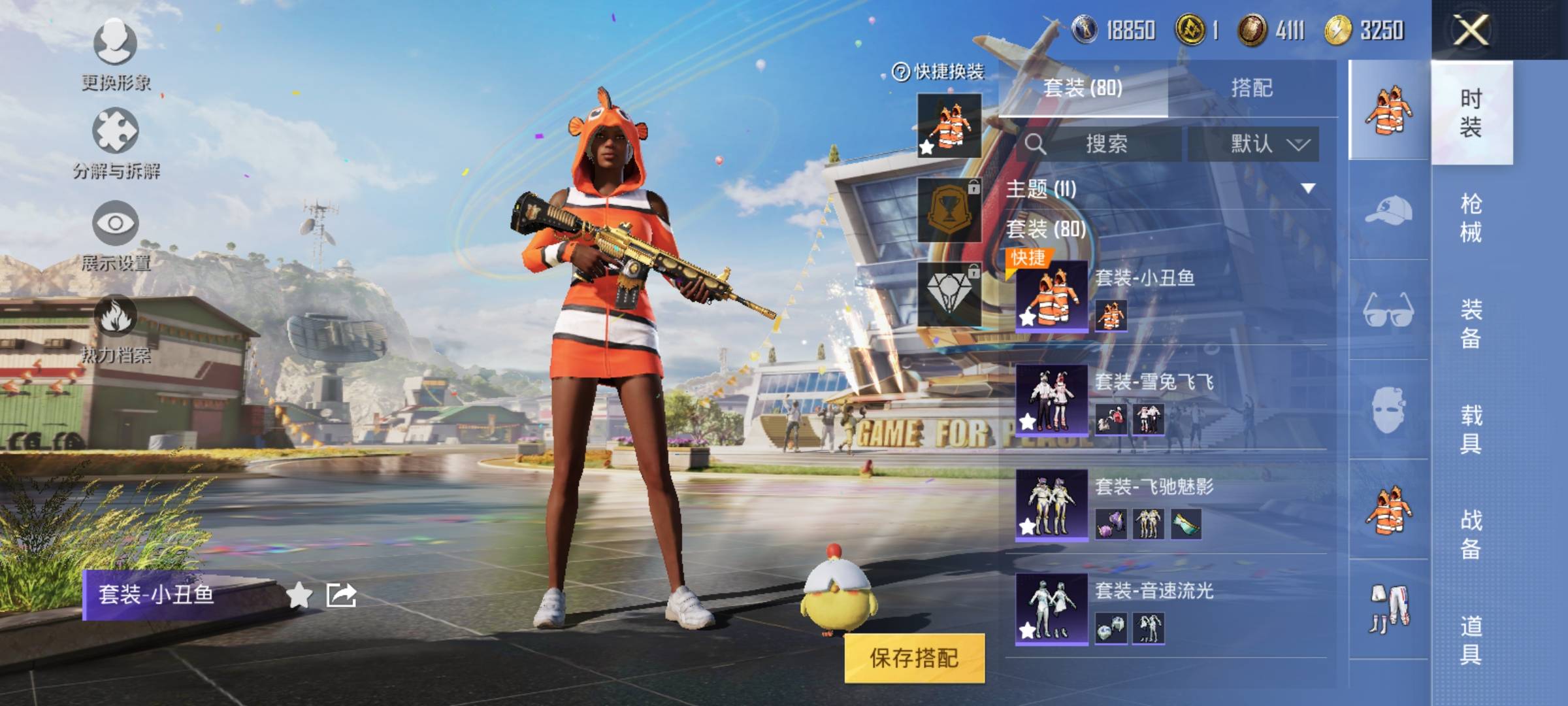Switch to the 搭配 tab
1568x706 pixels.
[x=1251, y=88]
